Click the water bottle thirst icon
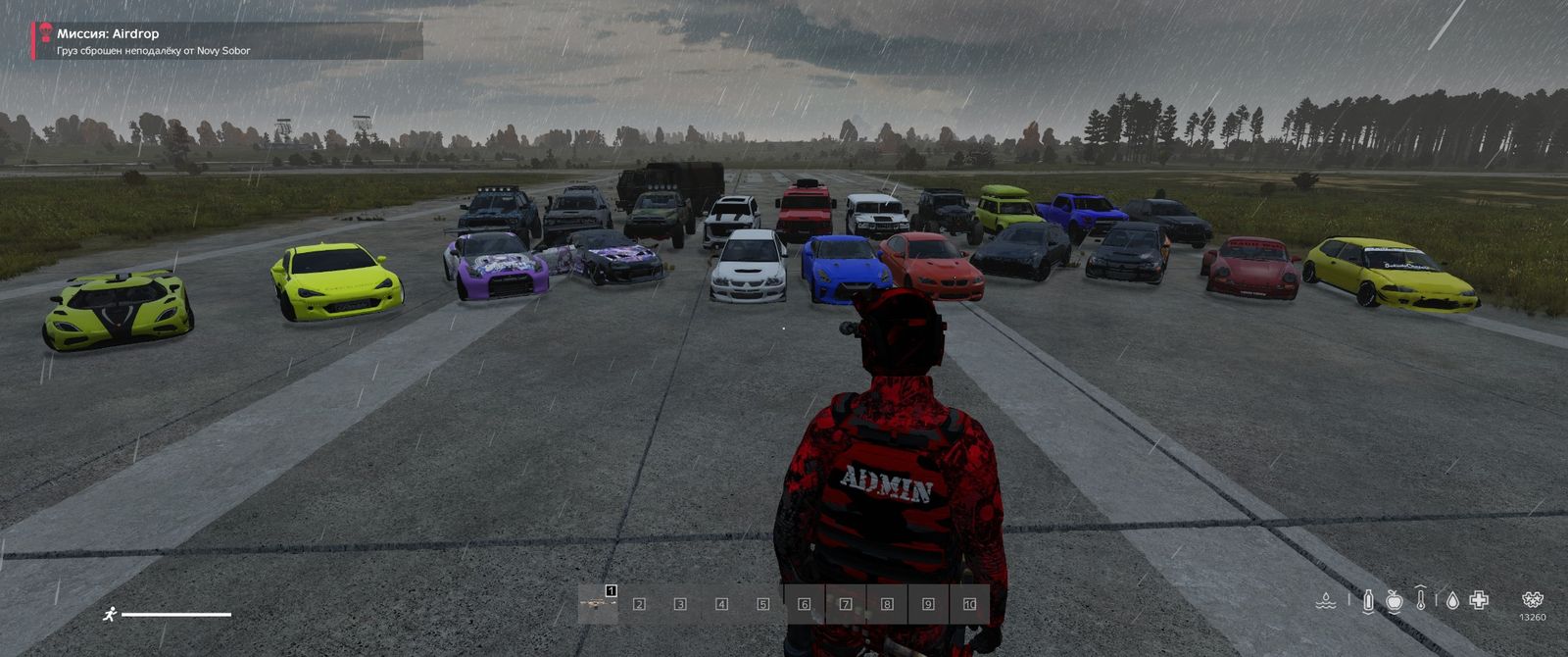This screenshot has width=1568, height=657. [1368, 600]
